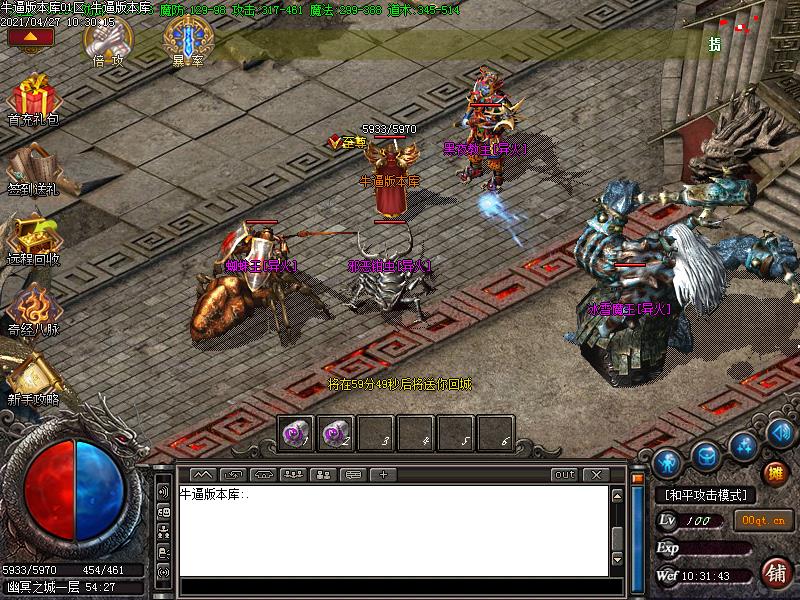Viewport: 800px width, 600px height.
Task: Close the chat window with X
Action: [596, 474]
